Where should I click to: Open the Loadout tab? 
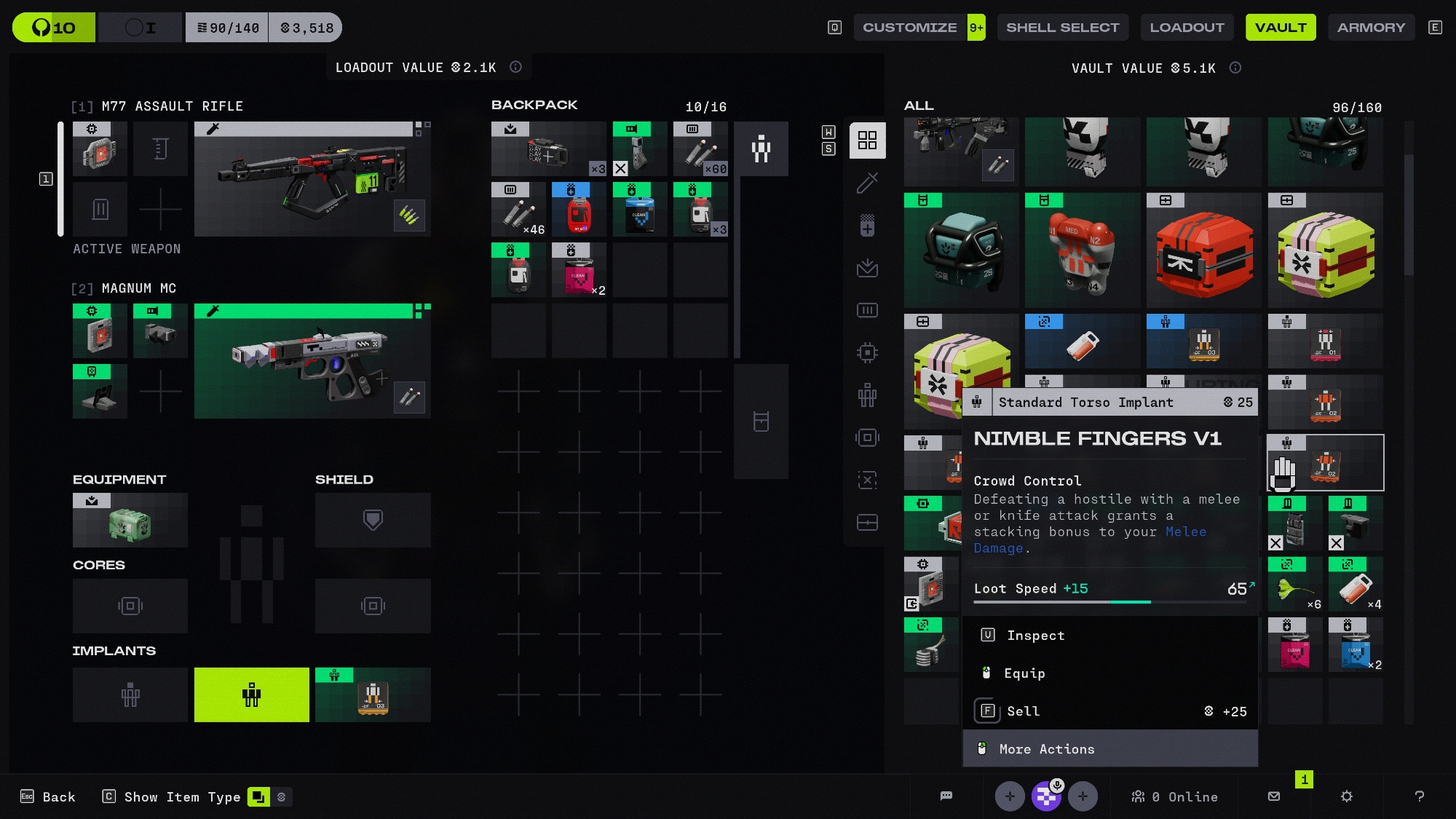(x=1187, y=28)
